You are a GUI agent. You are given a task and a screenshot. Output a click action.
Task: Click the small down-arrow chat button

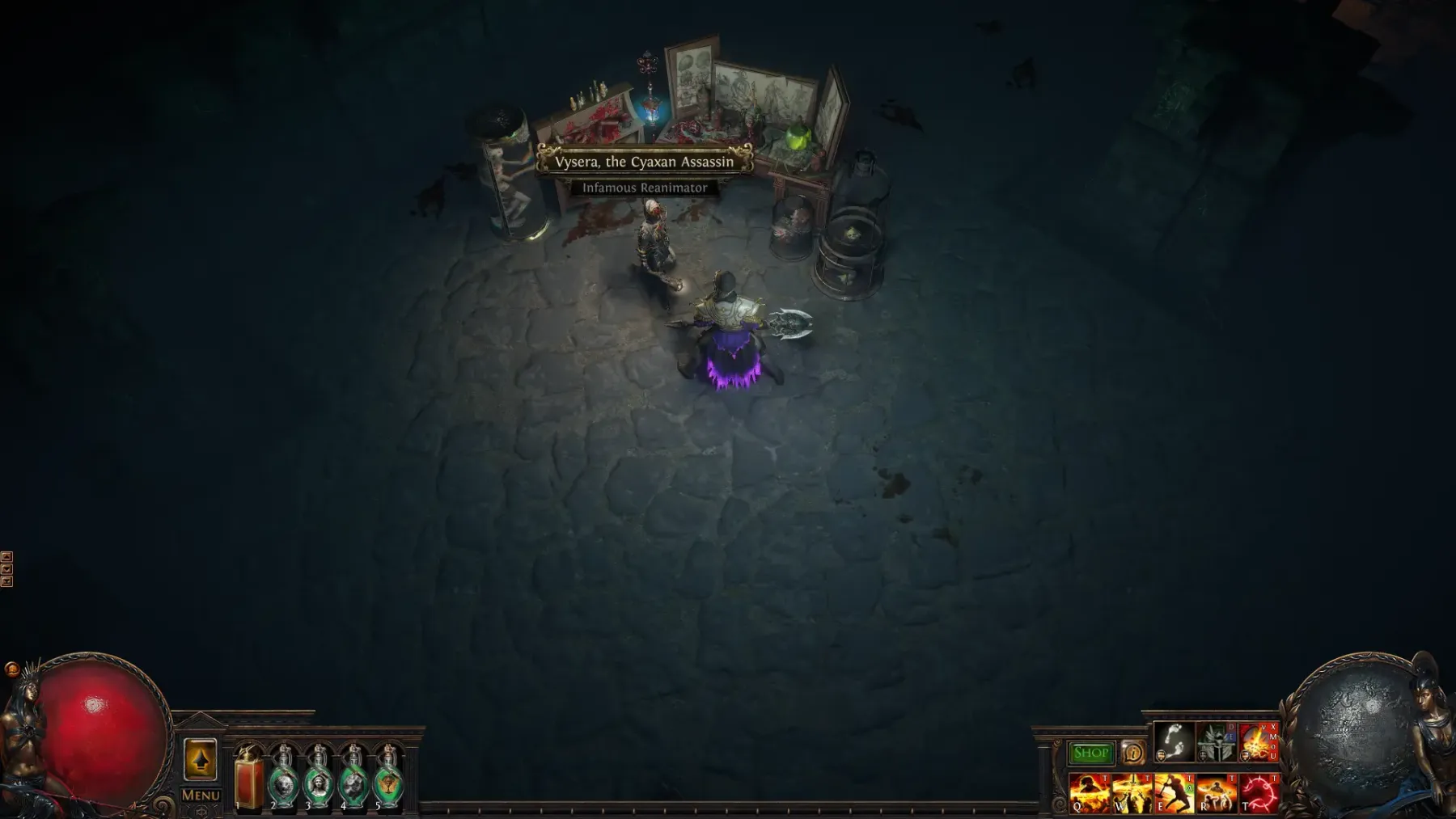click(6, 569)
